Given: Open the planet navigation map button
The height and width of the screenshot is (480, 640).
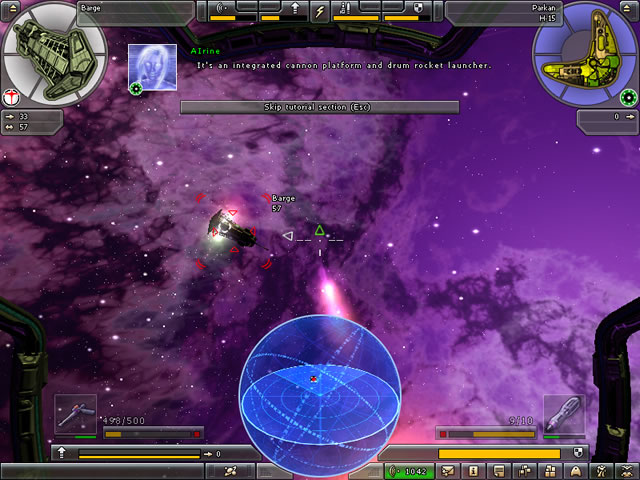Looking at the screenshot, I should [x=231, y=470].
